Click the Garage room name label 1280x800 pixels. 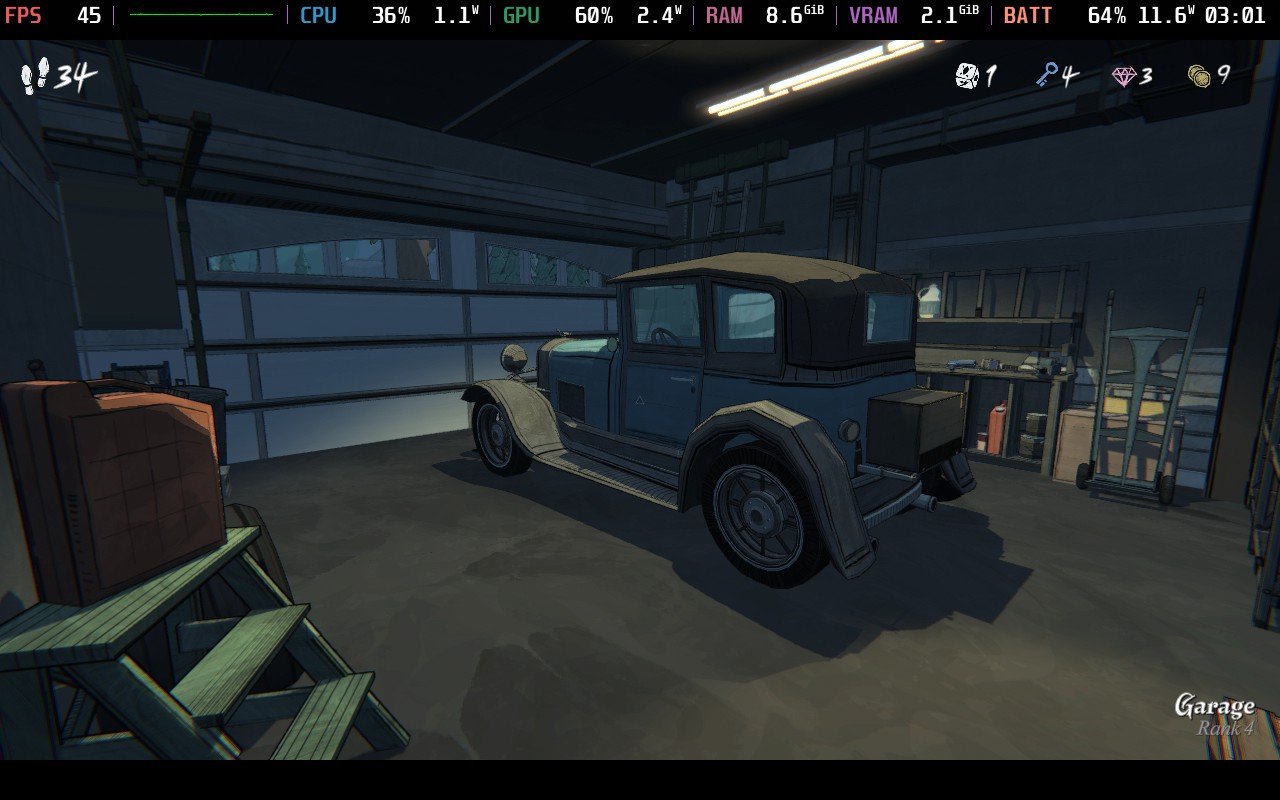1214,706
